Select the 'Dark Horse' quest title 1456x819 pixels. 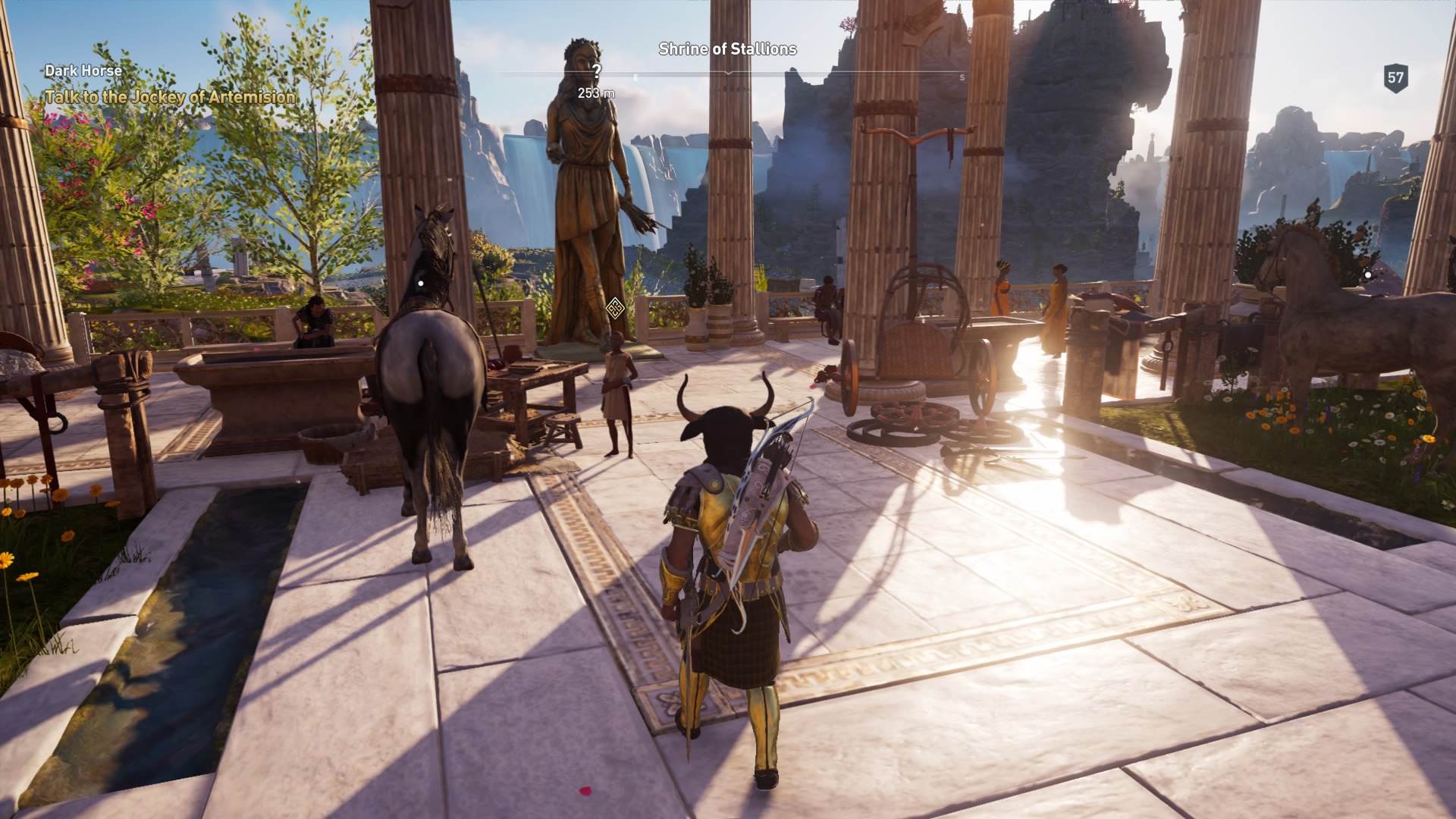pos(82,69)
